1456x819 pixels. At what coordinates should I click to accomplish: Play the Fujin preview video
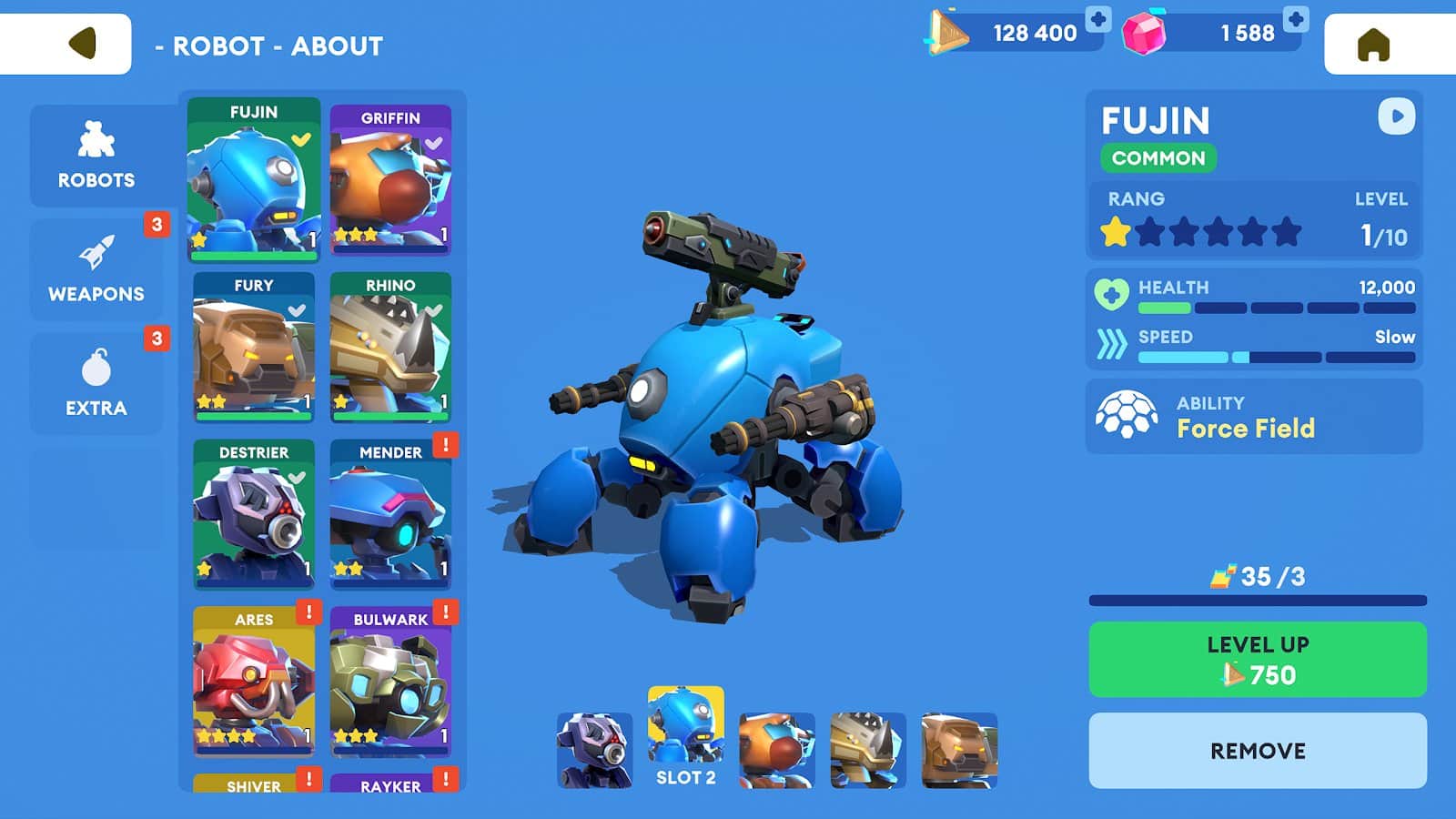(x=1396, y=116)
